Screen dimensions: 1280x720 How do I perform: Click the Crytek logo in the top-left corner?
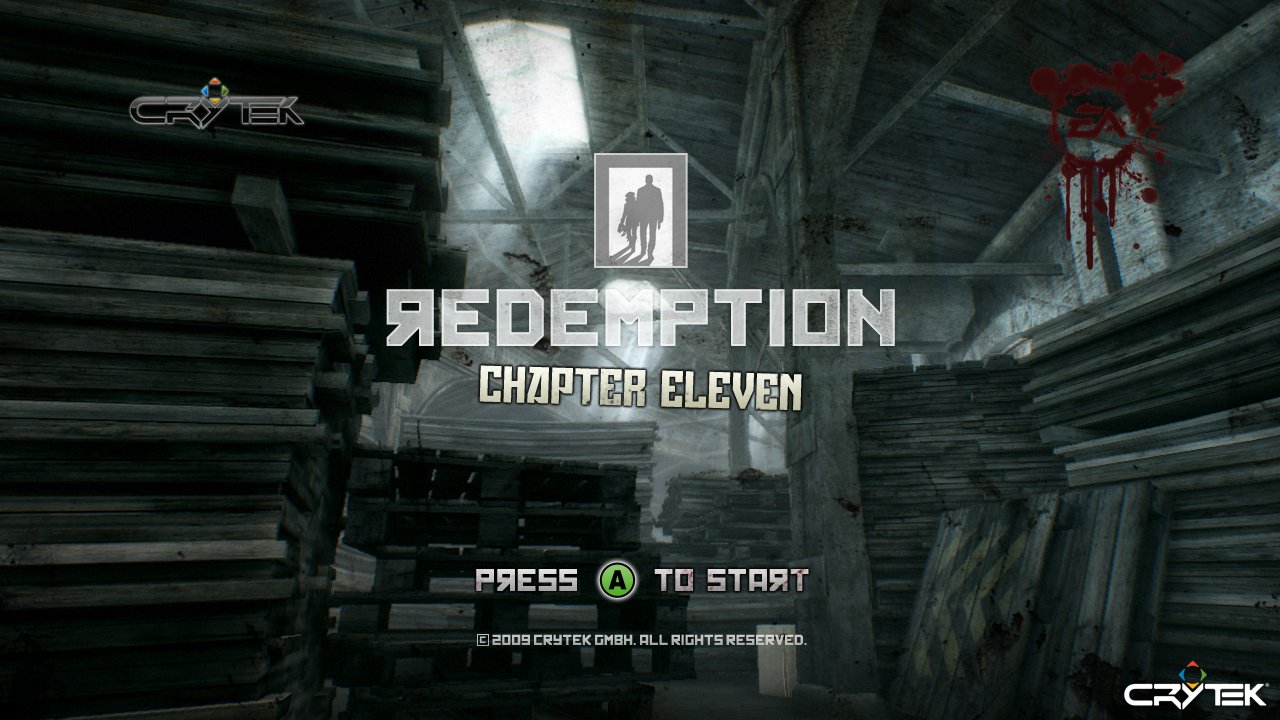point(215,110)
